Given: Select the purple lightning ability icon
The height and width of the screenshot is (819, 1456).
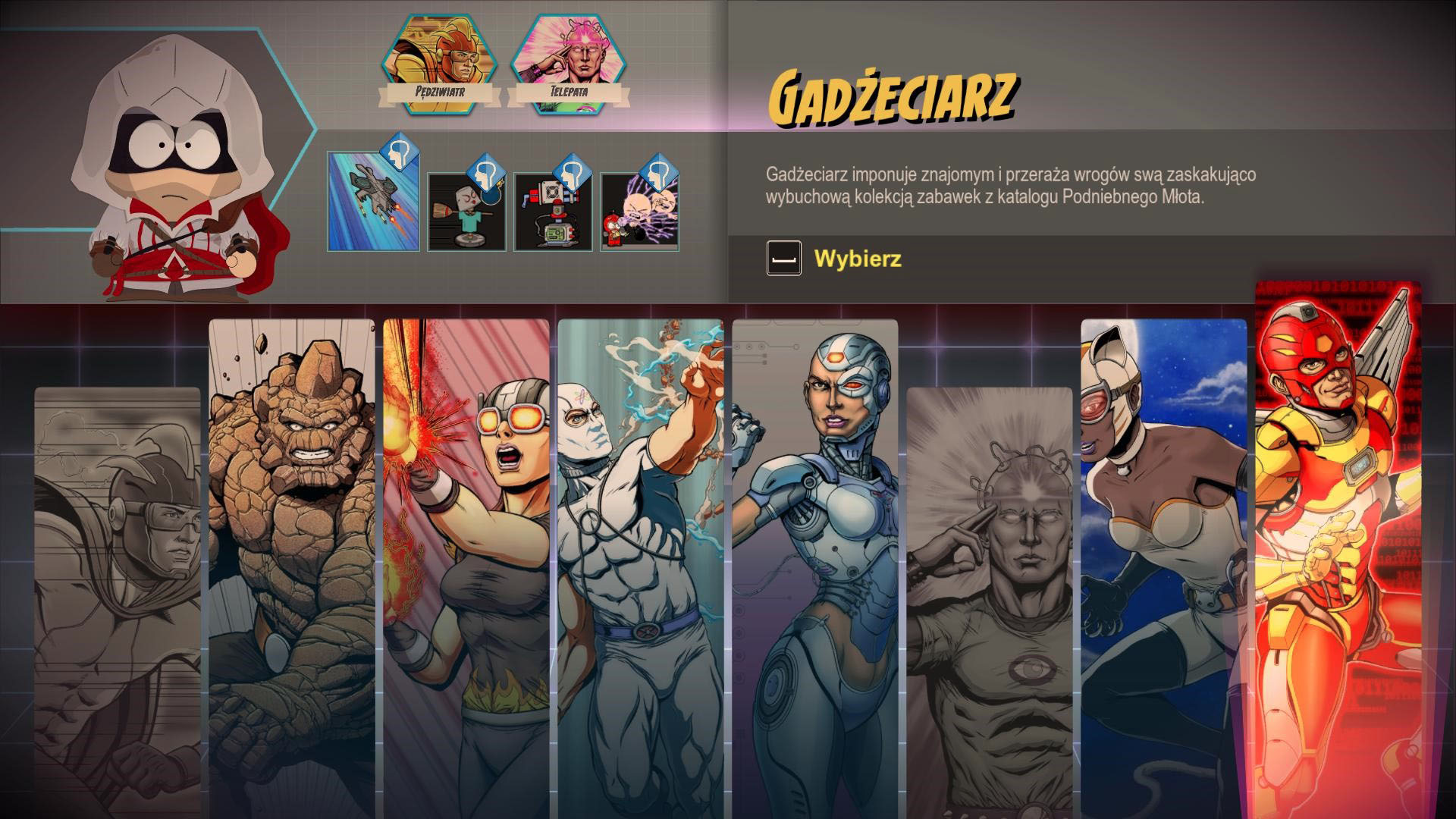Looking at the screenshot, I should 639,212.
